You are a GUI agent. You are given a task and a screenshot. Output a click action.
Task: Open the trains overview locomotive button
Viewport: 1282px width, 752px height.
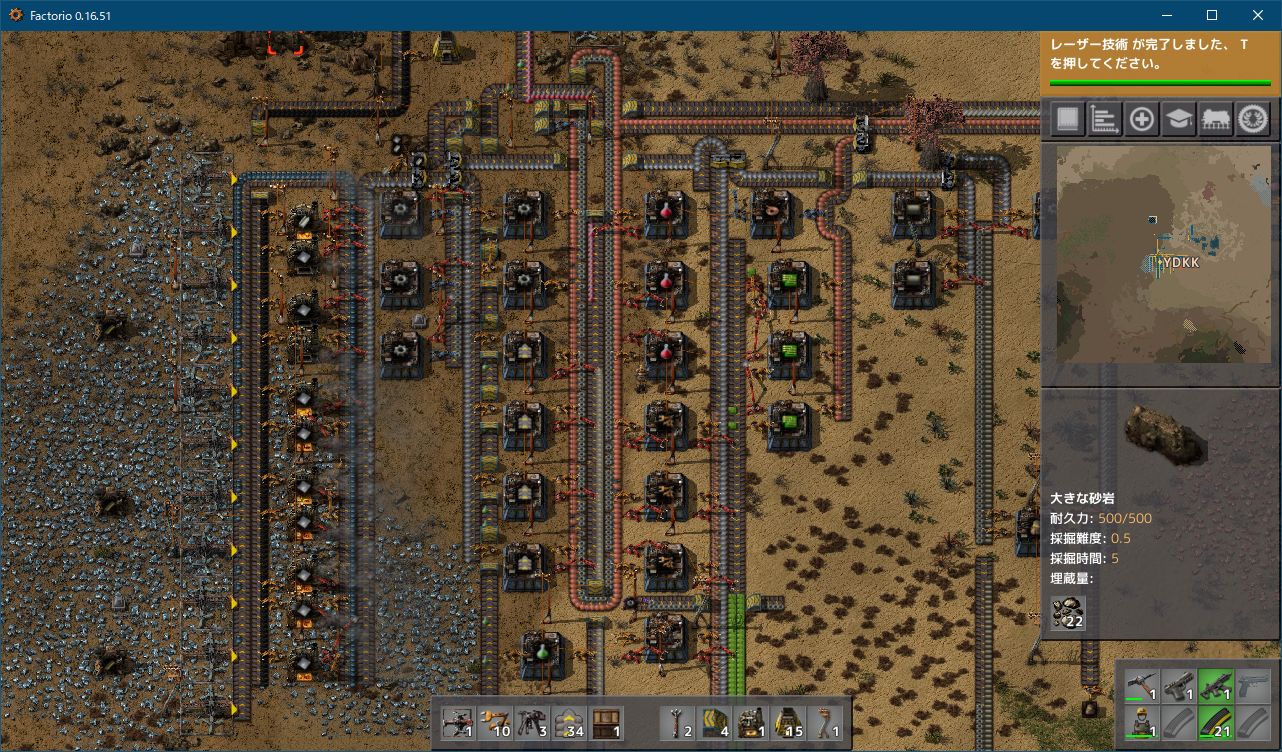click(x=1215, y=120)
